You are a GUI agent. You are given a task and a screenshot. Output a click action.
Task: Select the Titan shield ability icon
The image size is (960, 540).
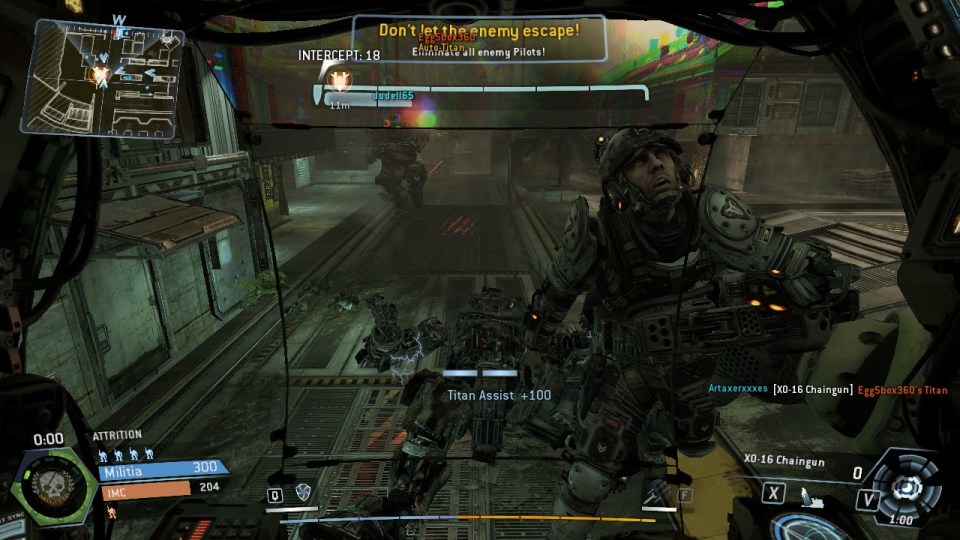303,492
